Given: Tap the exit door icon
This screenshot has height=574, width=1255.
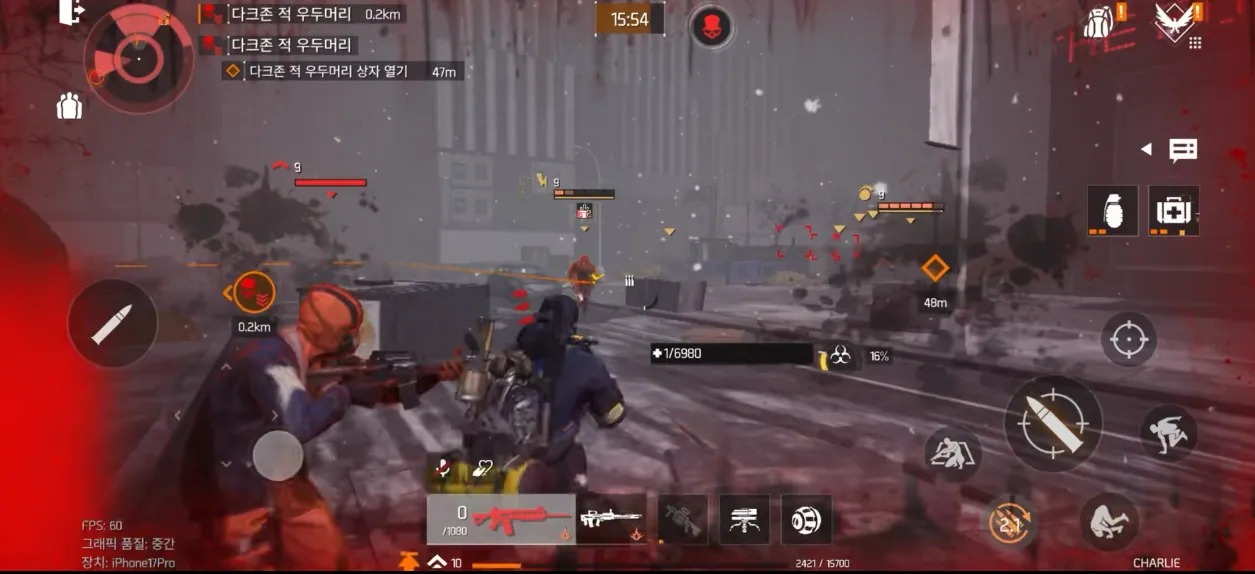Looking at the screenshot, I should coord(72,13).
